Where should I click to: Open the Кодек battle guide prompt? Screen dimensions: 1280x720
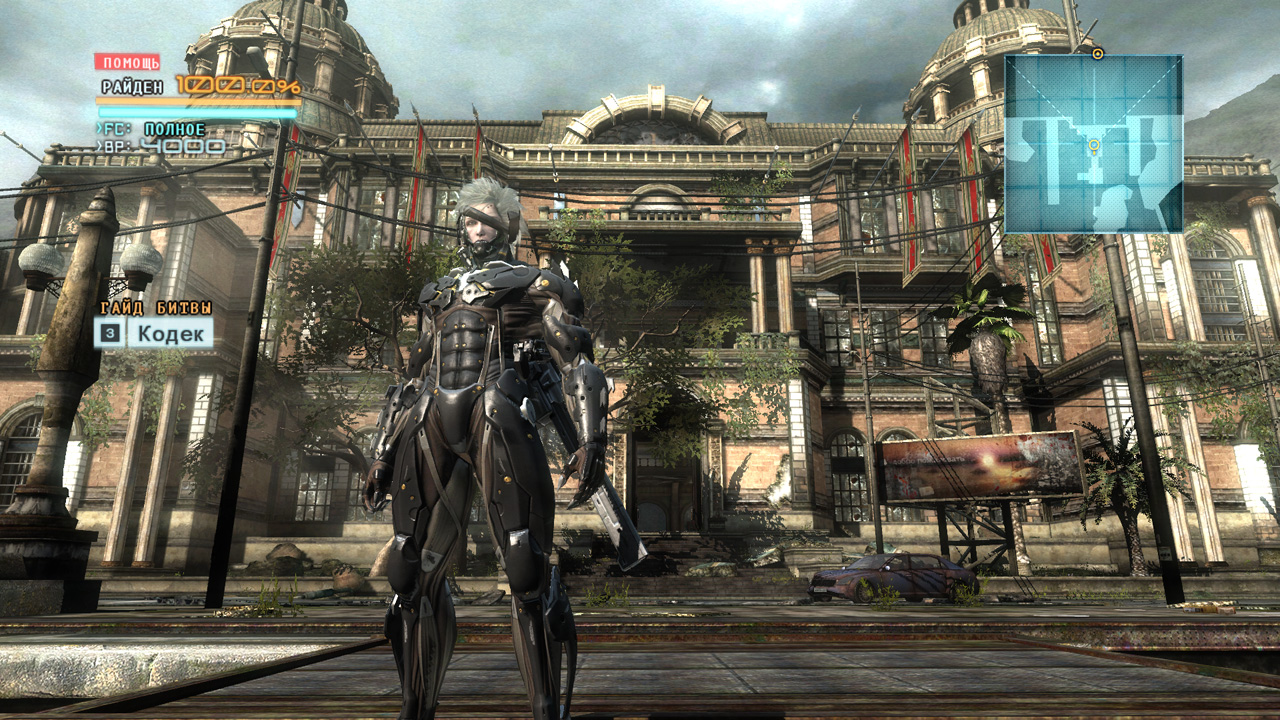coord(155,333)
